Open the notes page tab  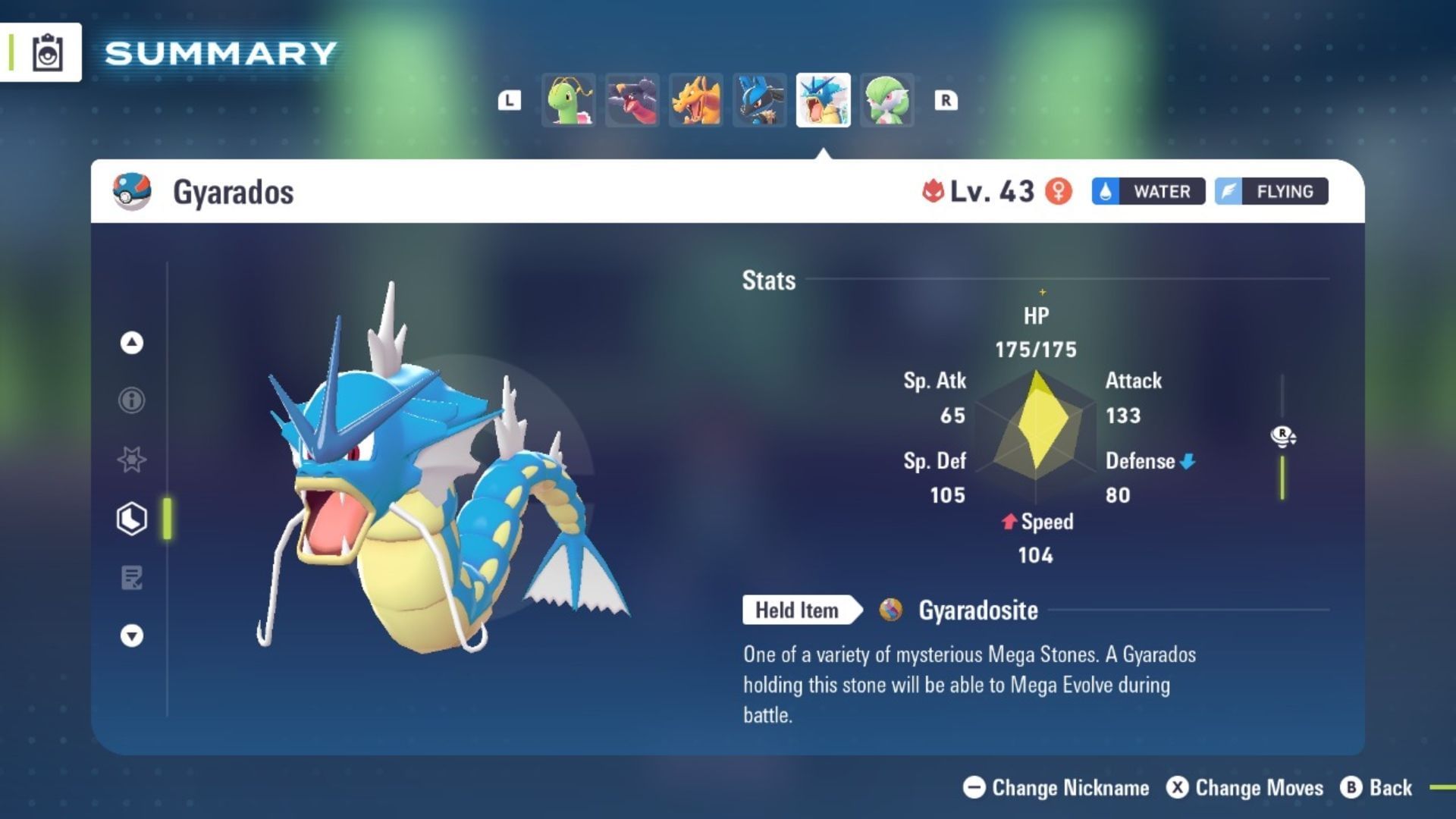tap(132, 578)
